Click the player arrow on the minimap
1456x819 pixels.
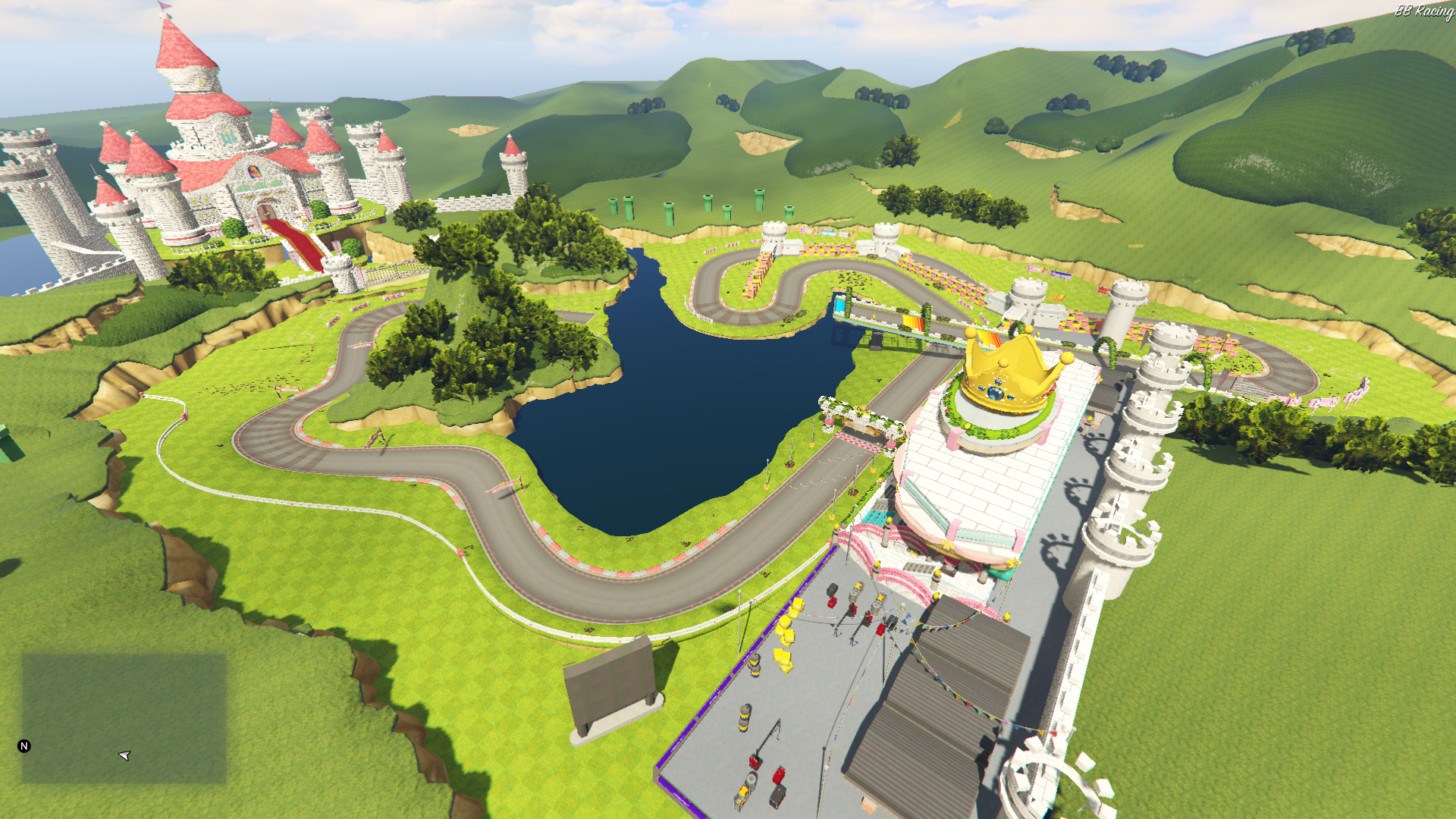click(125, 755)
